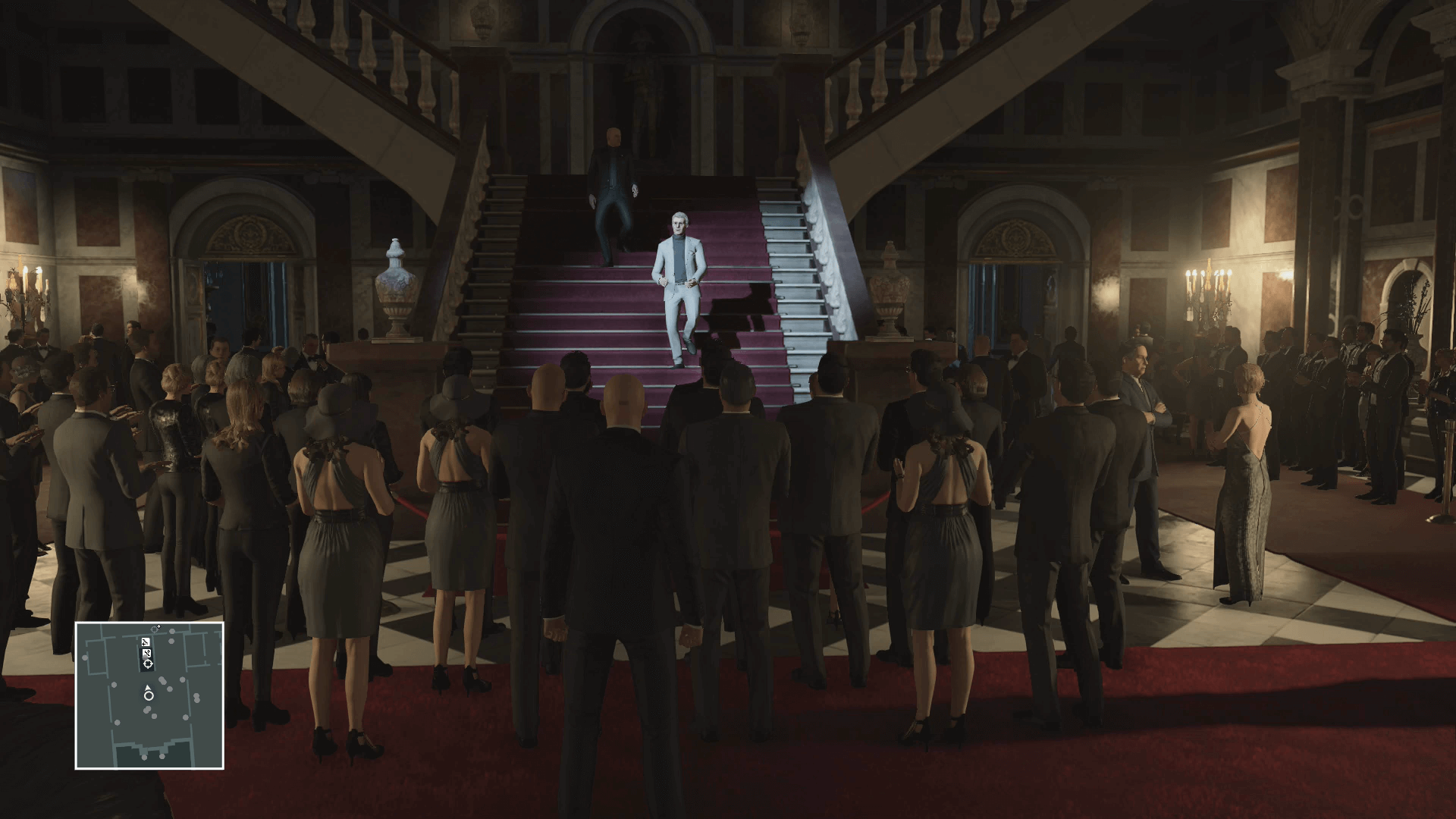1456x819 pixels.
Task: Click the player direction arrow on the minimap
Action: [147, 687]
